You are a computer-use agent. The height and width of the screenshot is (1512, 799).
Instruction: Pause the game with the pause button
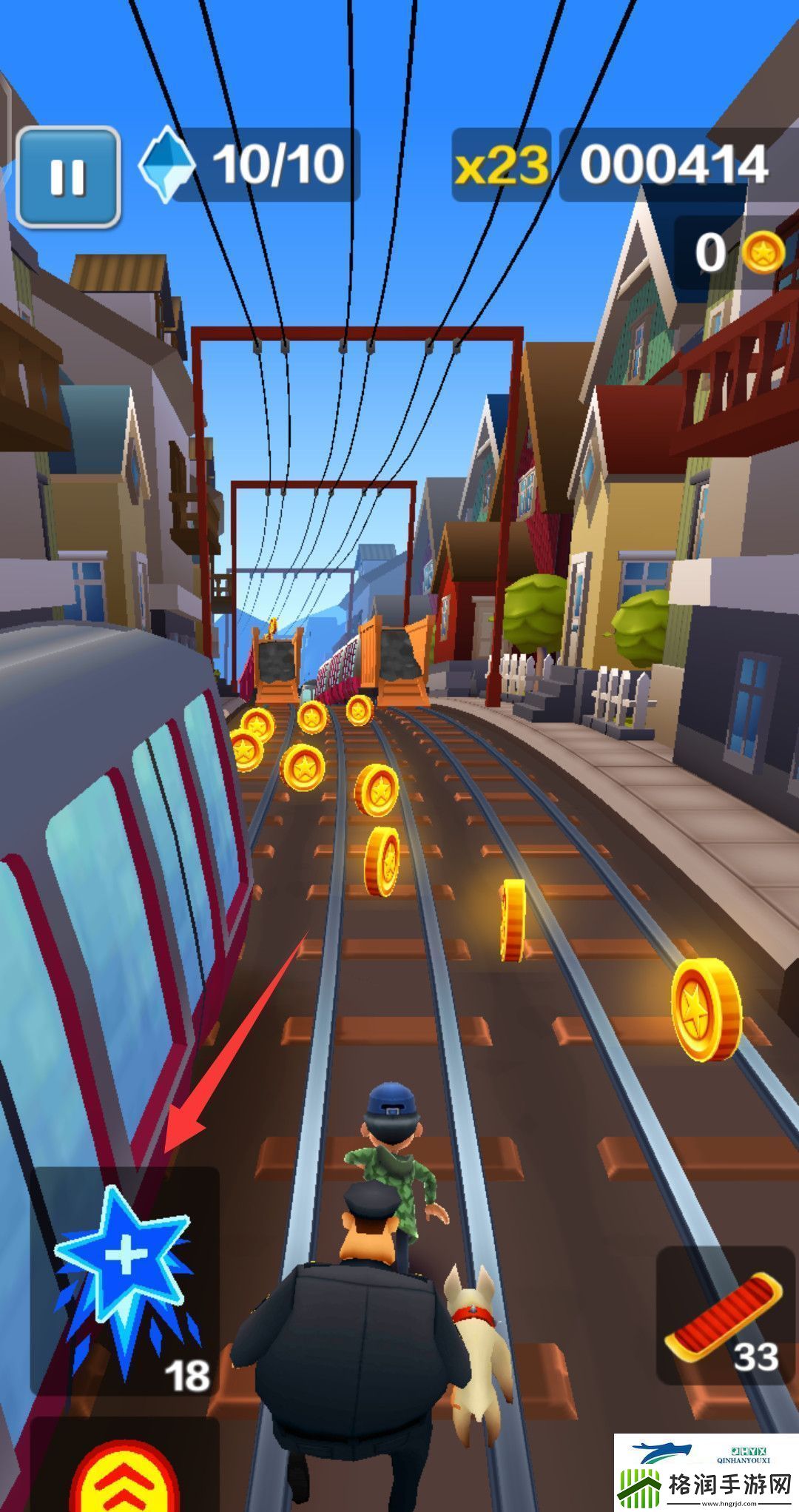pos(68,177)
